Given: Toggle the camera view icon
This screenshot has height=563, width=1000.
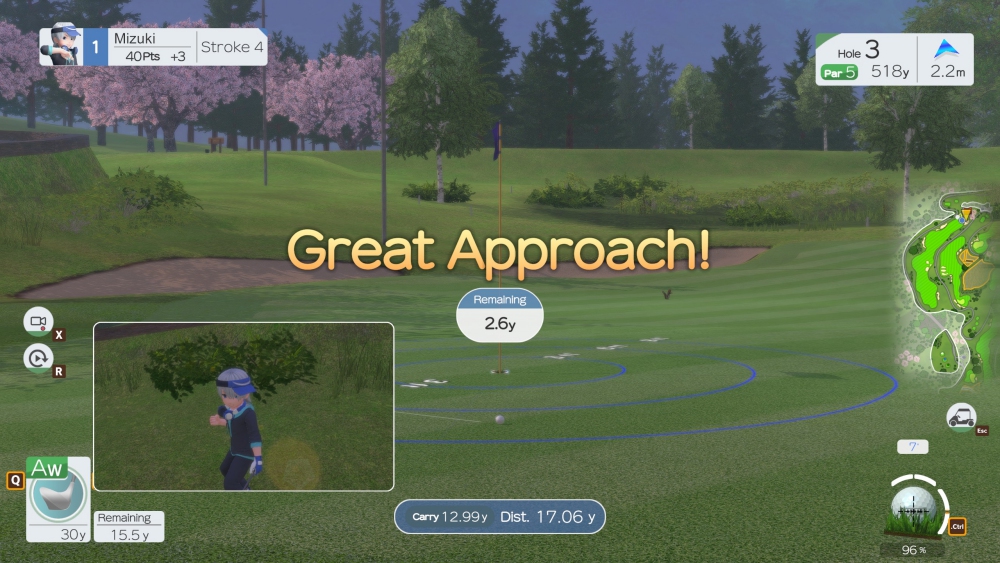Looking at the screenshot, I should click(x=39, y=321).
